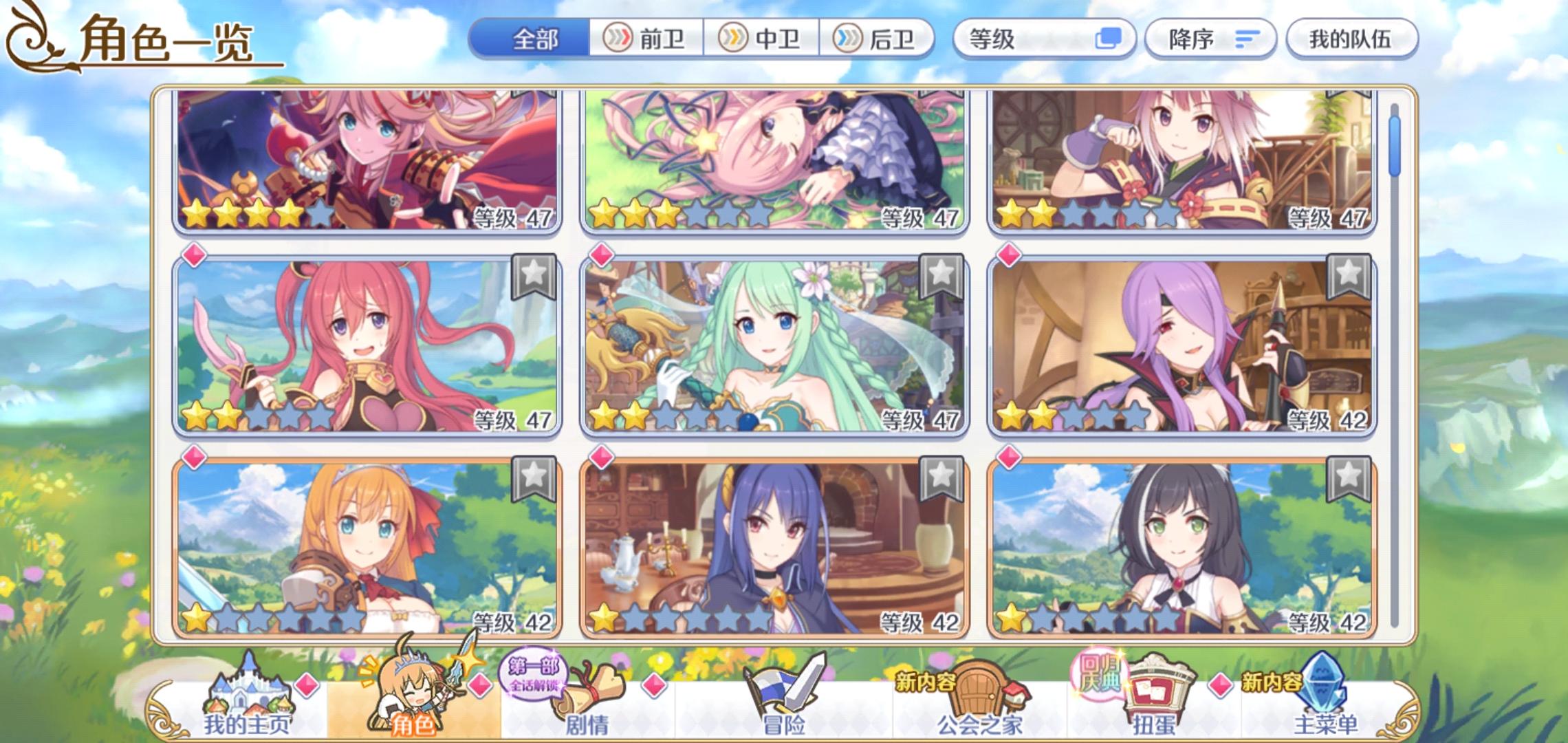This screenshot has height=743, width=1568.
Task: Click the sort order icon beside 降序
Action: (1246, 39)
